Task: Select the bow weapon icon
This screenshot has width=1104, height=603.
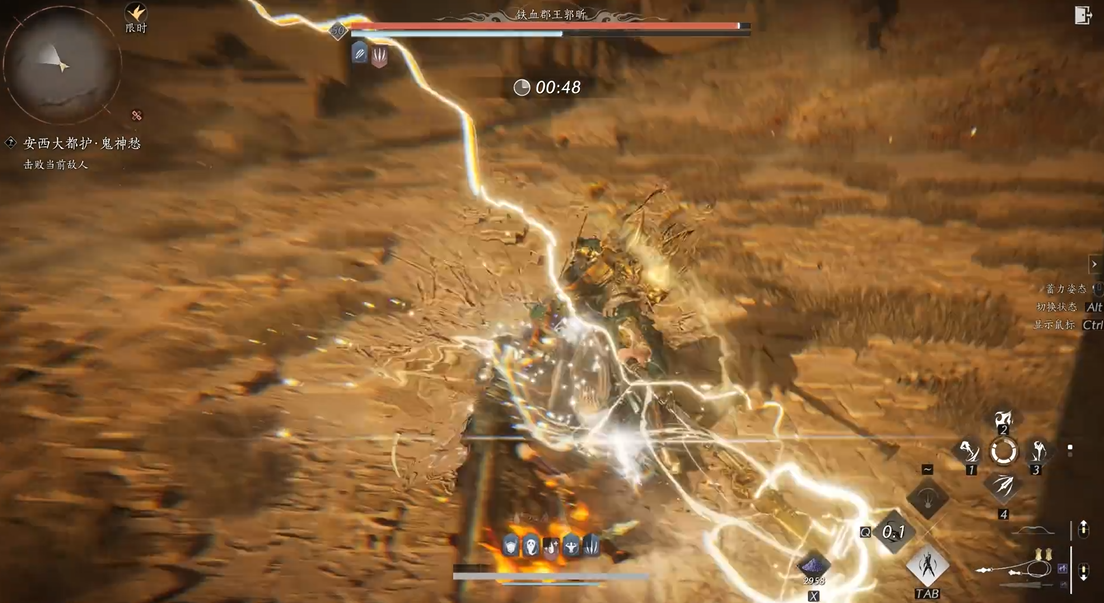Action: coord(1032,530)
